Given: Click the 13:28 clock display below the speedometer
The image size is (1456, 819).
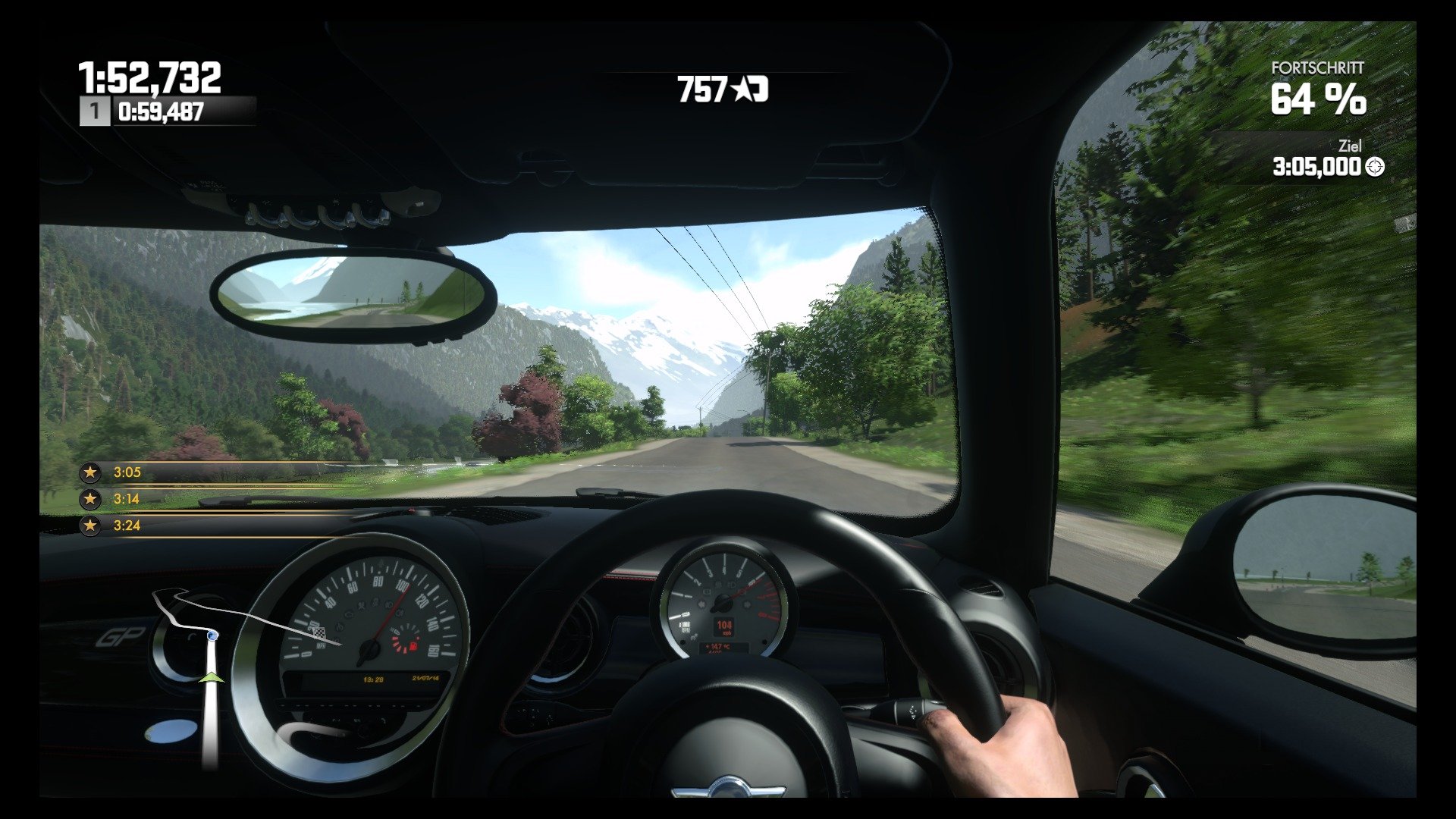Looking at the screenshot, I should (x=374, y=679).
